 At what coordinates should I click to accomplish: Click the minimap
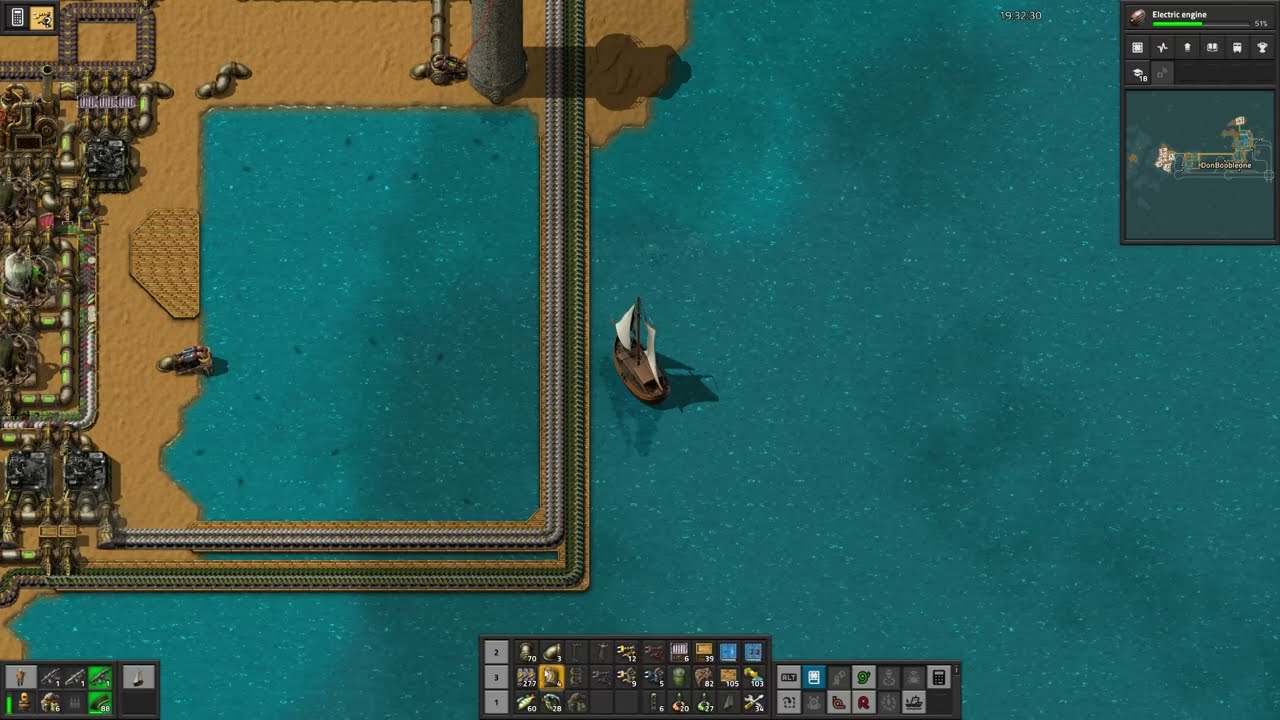click(1200, 165)
